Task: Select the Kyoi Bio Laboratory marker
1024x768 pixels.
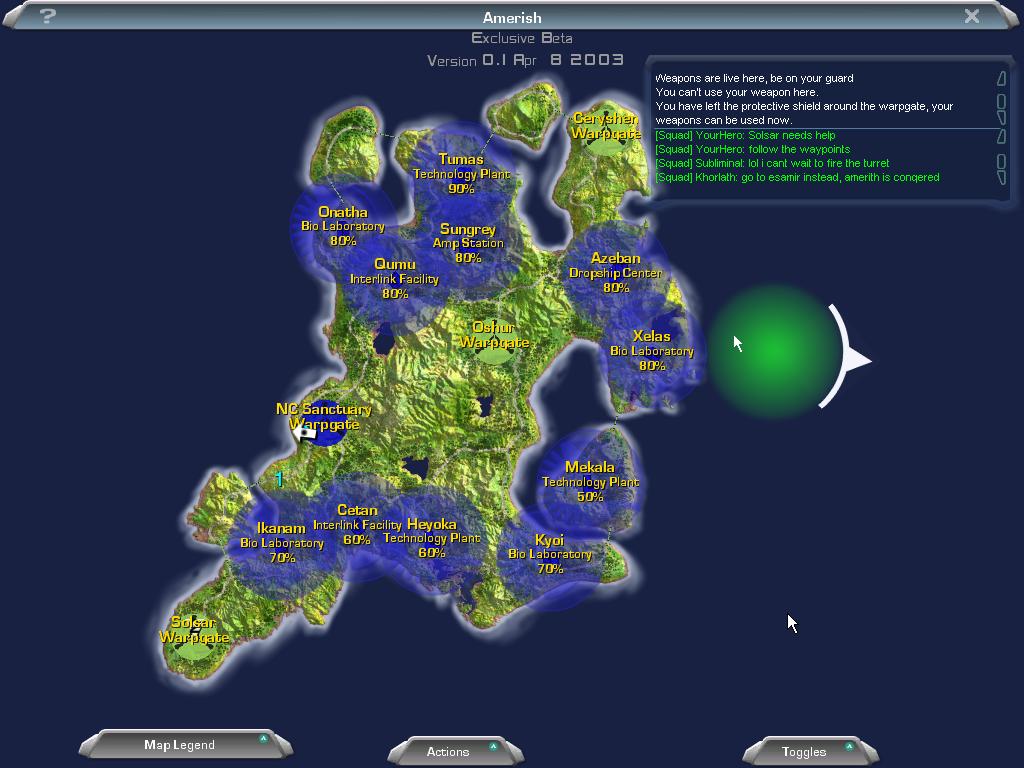Action: pyautogui.click(x=550, y=554)
